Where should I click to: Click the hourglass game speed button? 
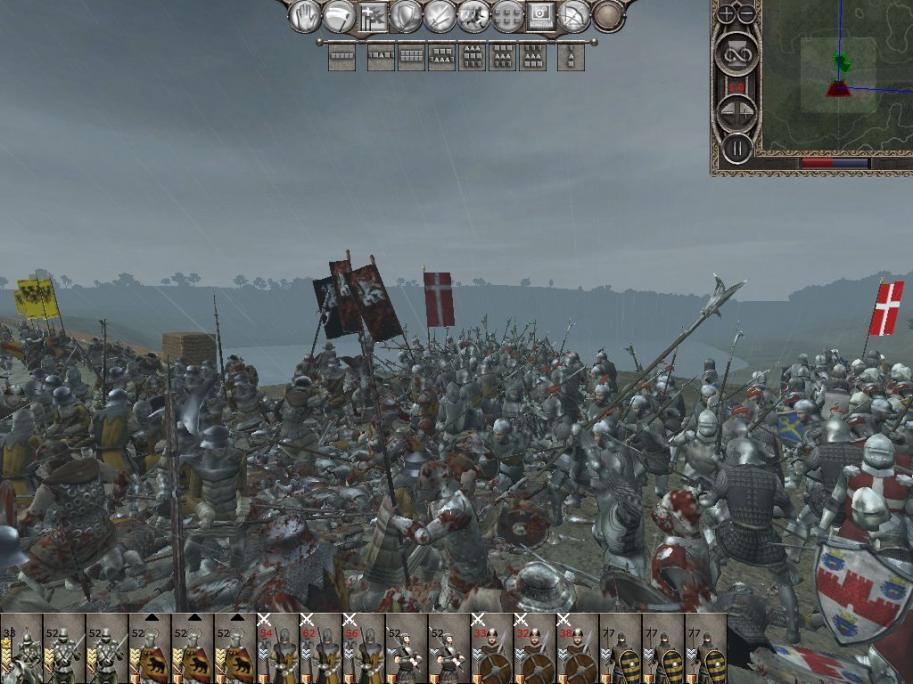point(736,50)
